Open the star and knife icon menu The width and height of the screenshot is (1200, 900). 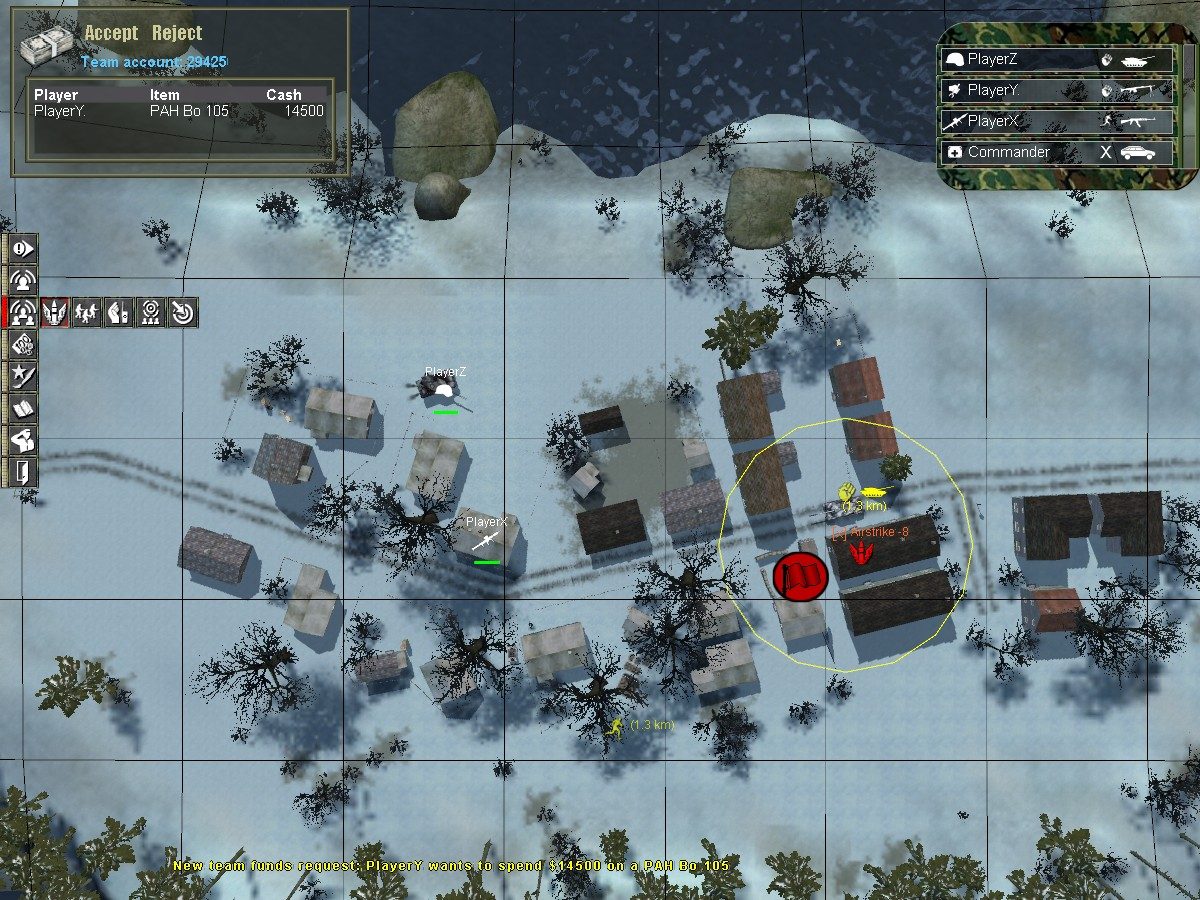tap(22, 377)
